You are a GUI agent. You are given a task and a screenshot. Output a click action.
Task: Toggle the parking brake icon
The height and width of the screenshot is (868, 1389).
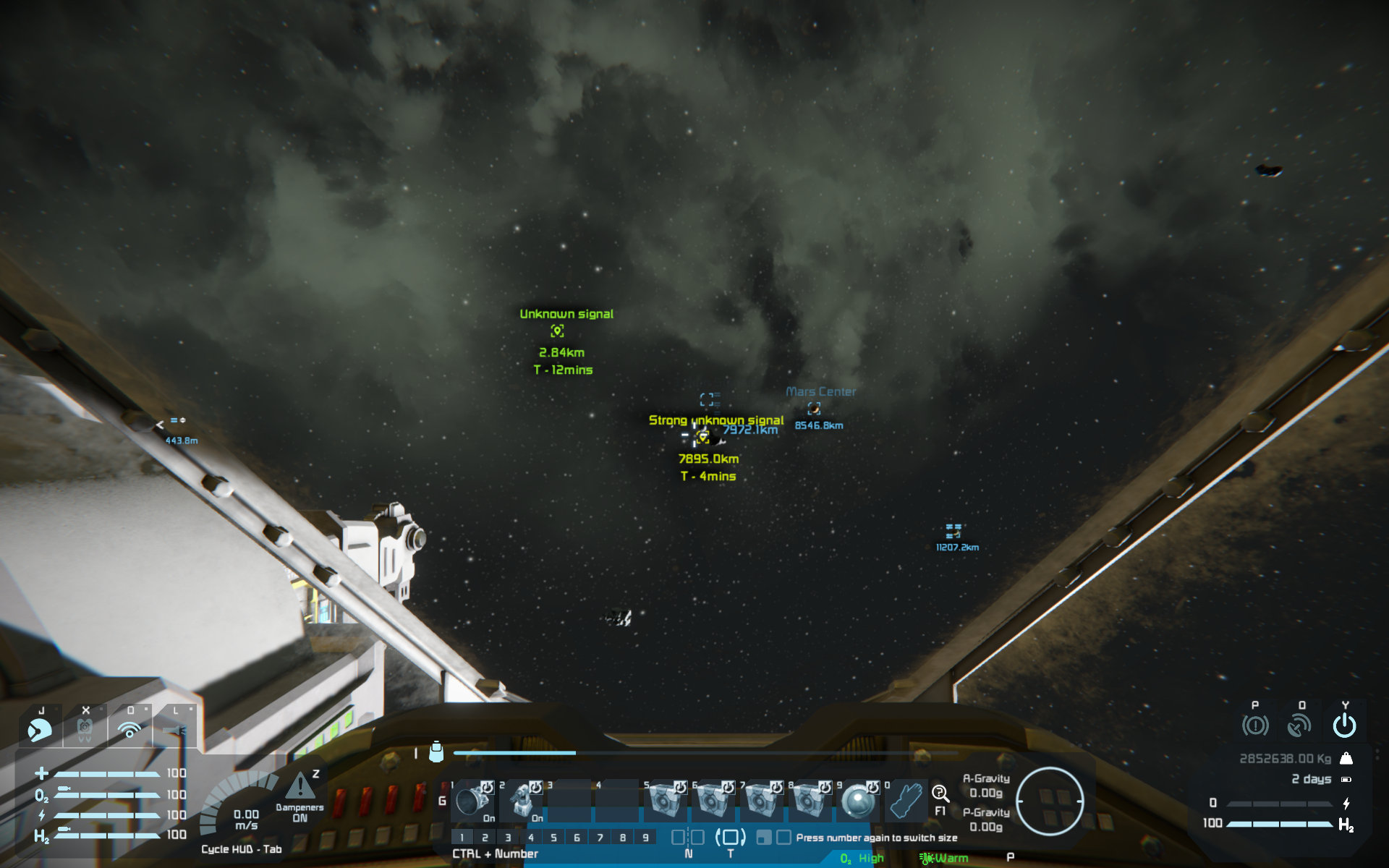tap(1255, 725)
